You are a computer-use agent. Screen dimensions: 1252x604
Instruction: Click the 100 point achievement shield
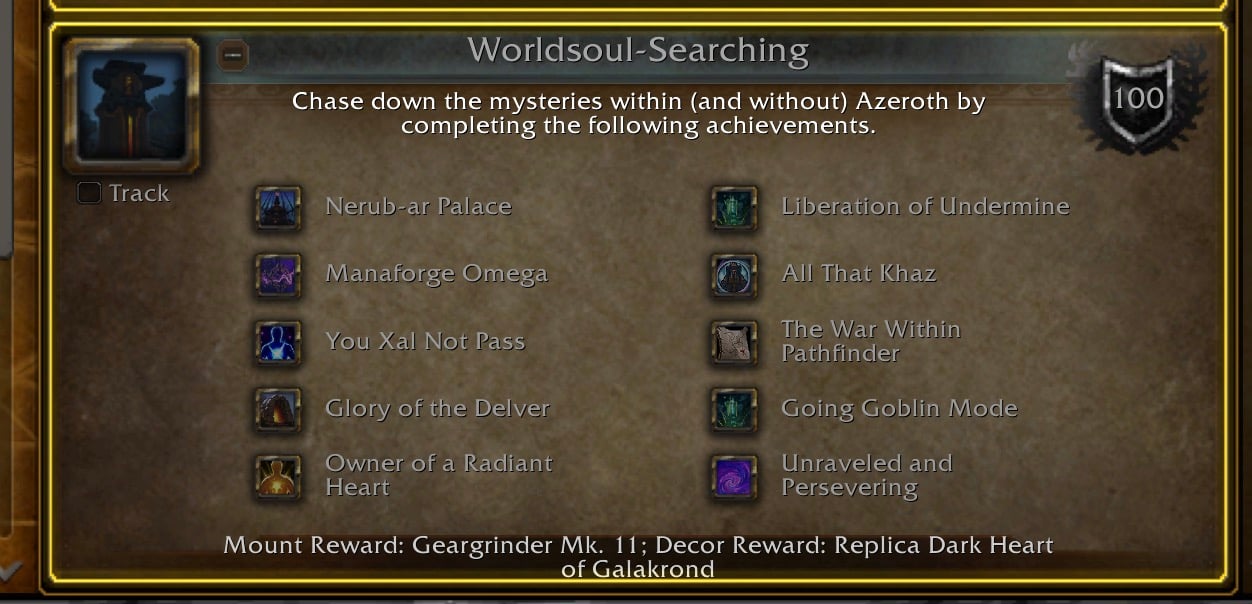tap(1138, 98)
